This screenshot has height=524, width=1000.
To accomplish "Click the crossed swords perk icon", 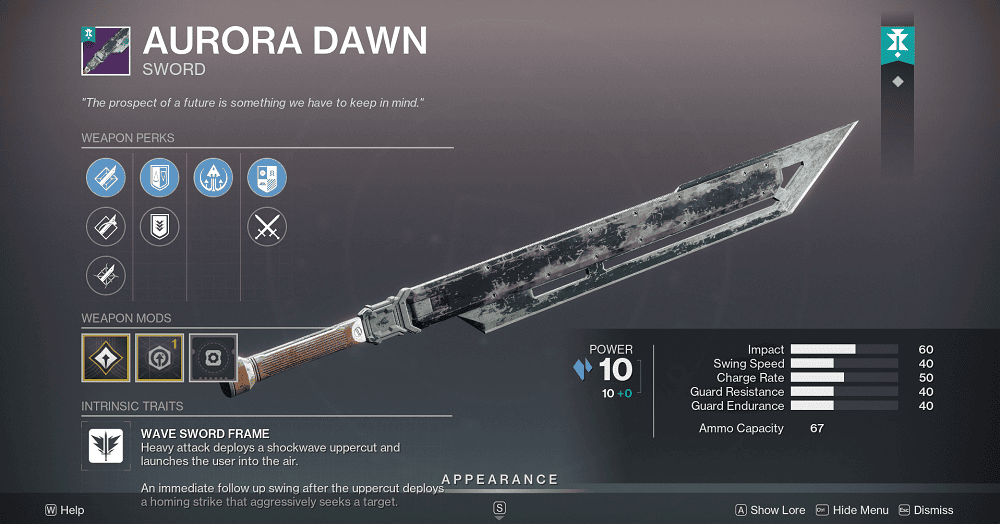I will tap(267, 227).
